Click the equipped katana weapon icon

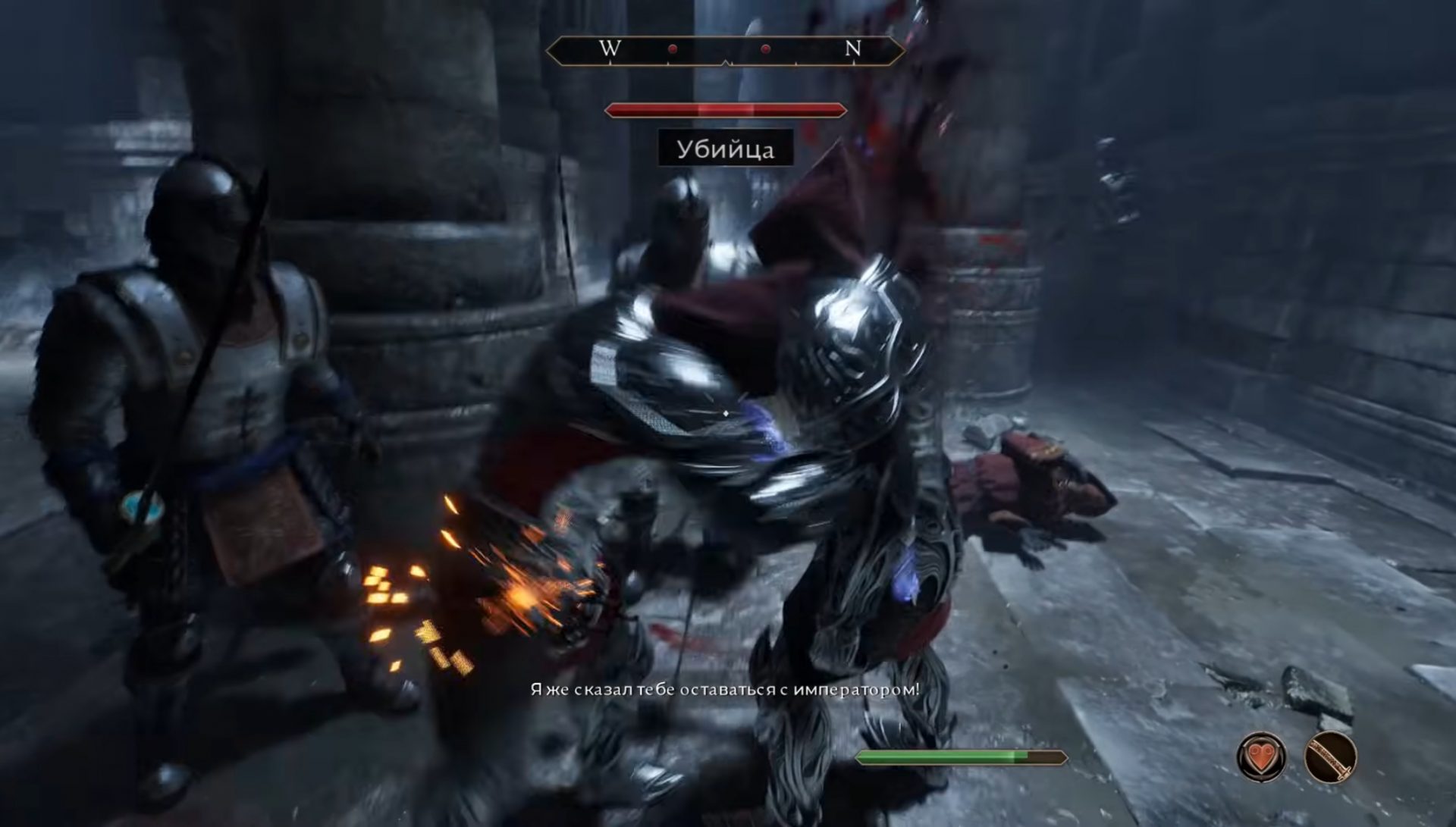click(1330, 757)
